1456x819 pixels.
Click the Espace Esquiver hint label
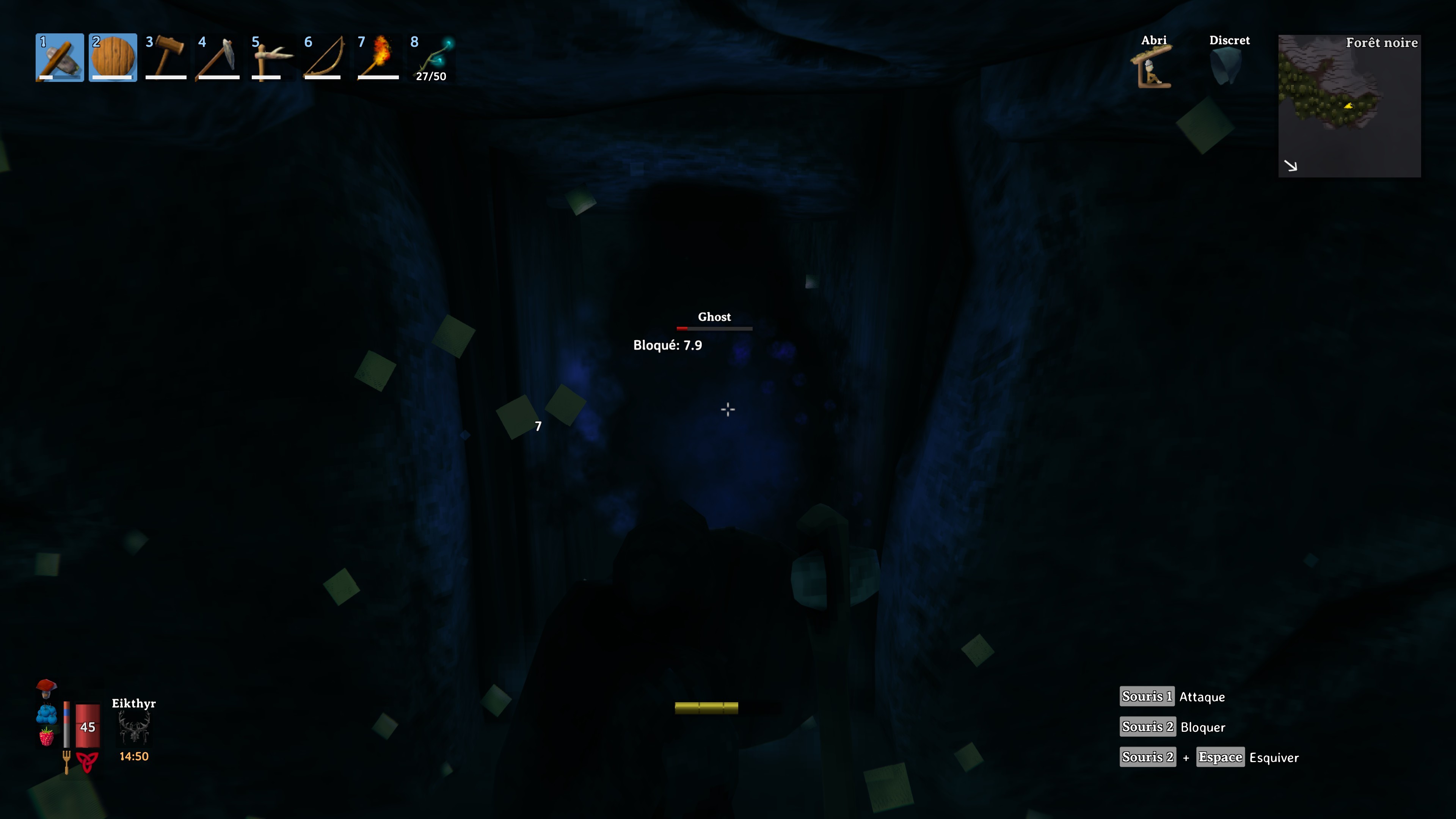point(1220,757)
